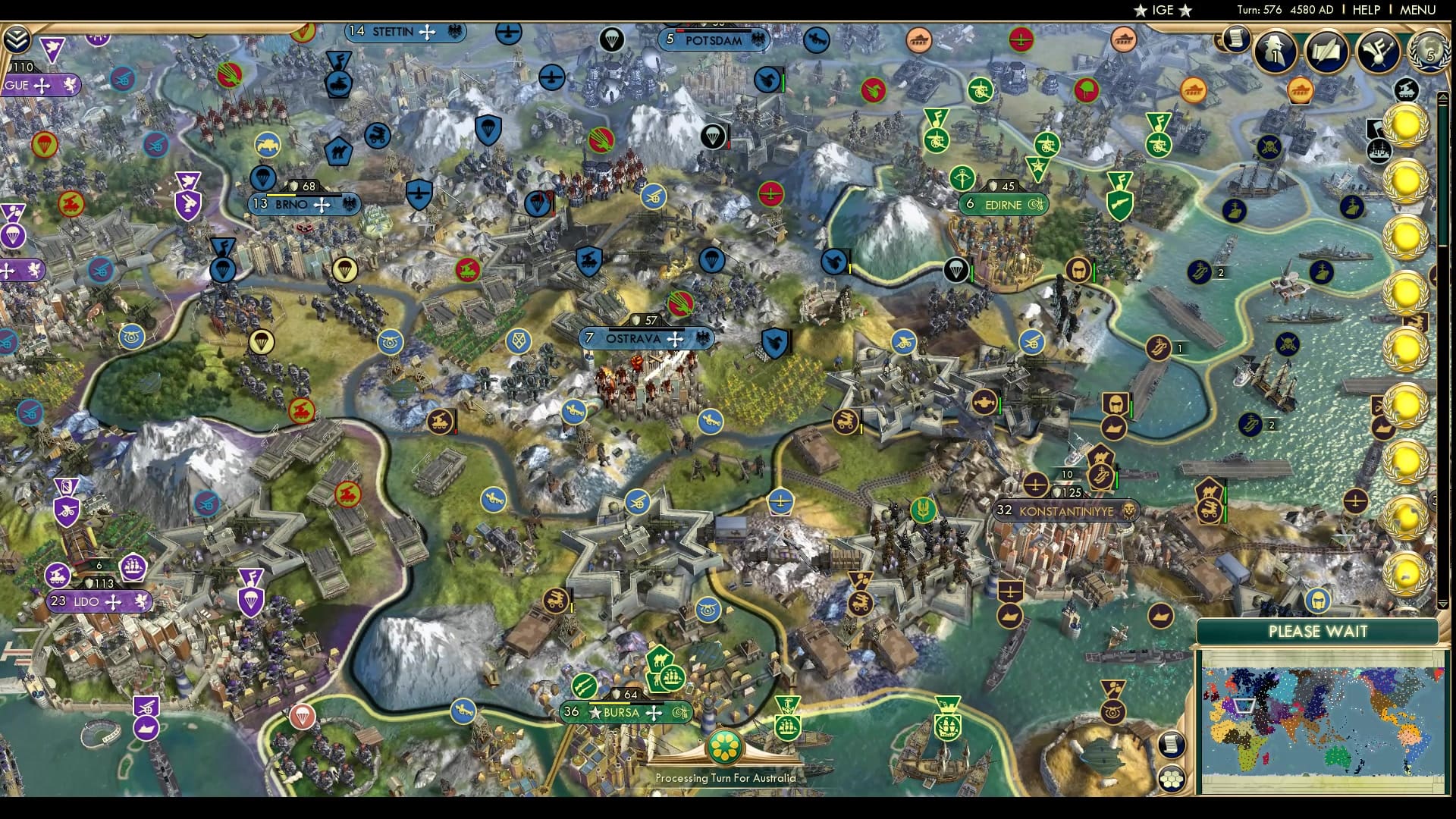Click the parachute paratrooper unit flag near Potsdam
The width and height of the screenshot is (1456, 819).
point(714,136)
